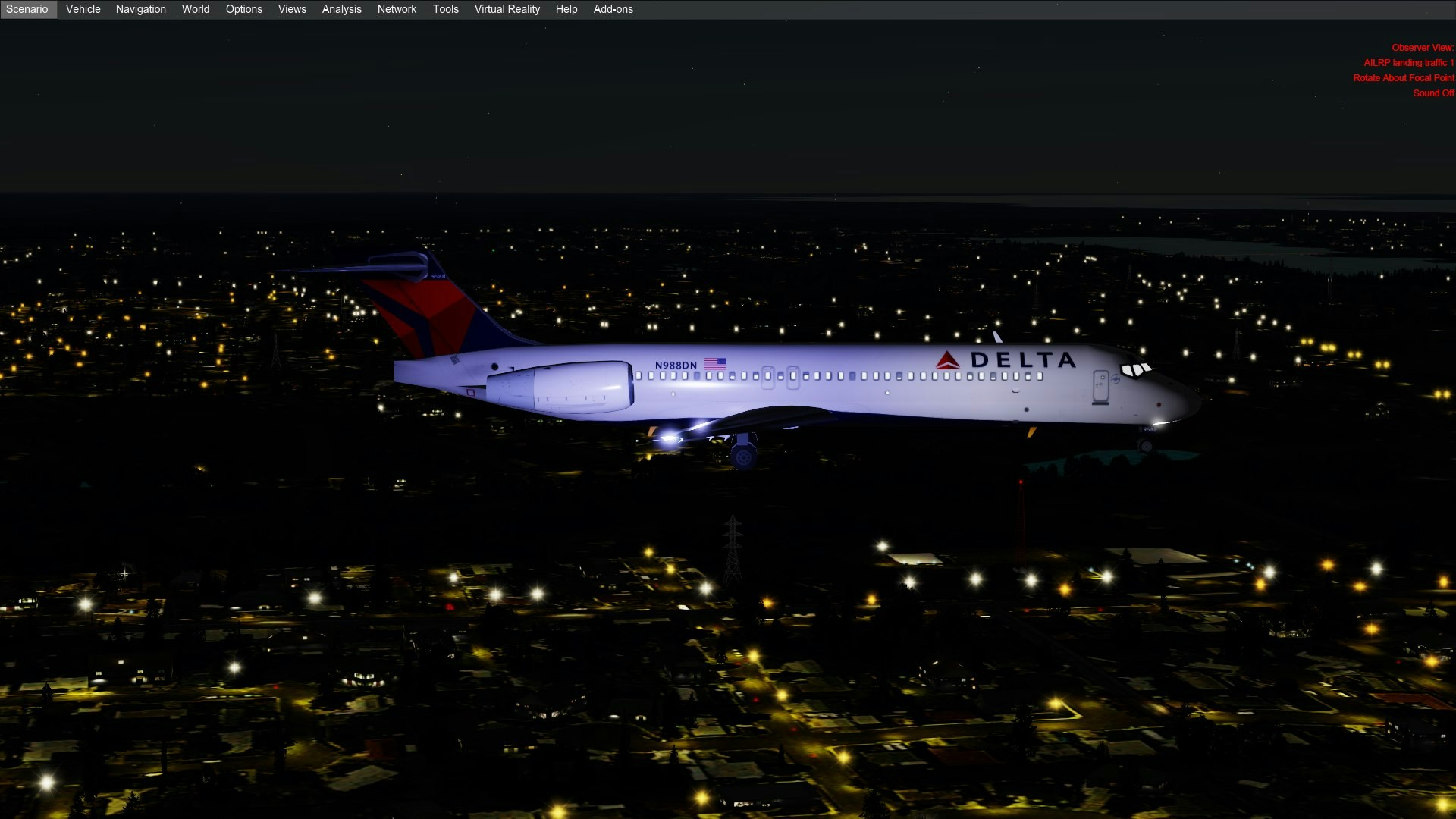Screen dimensions: 1456x819
Task: Open the Scenario menu
Action: 27,9
